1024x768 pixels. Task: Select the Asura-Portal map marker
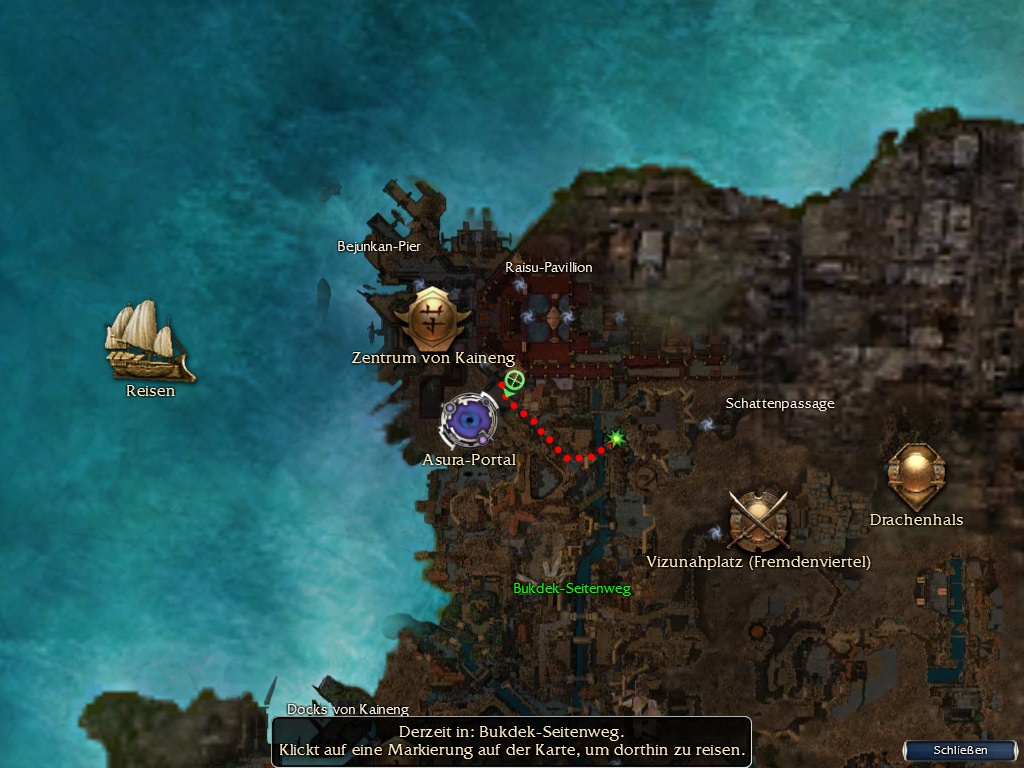tap(469, 421)
